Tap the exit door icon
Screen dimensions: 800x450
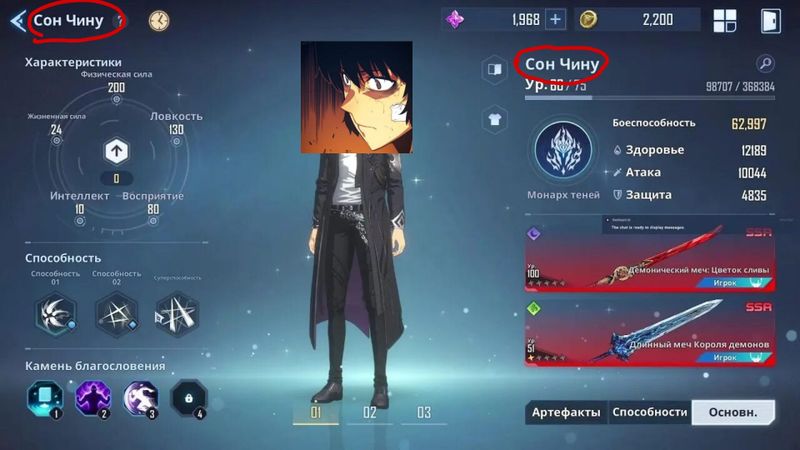tap(769, 20)
